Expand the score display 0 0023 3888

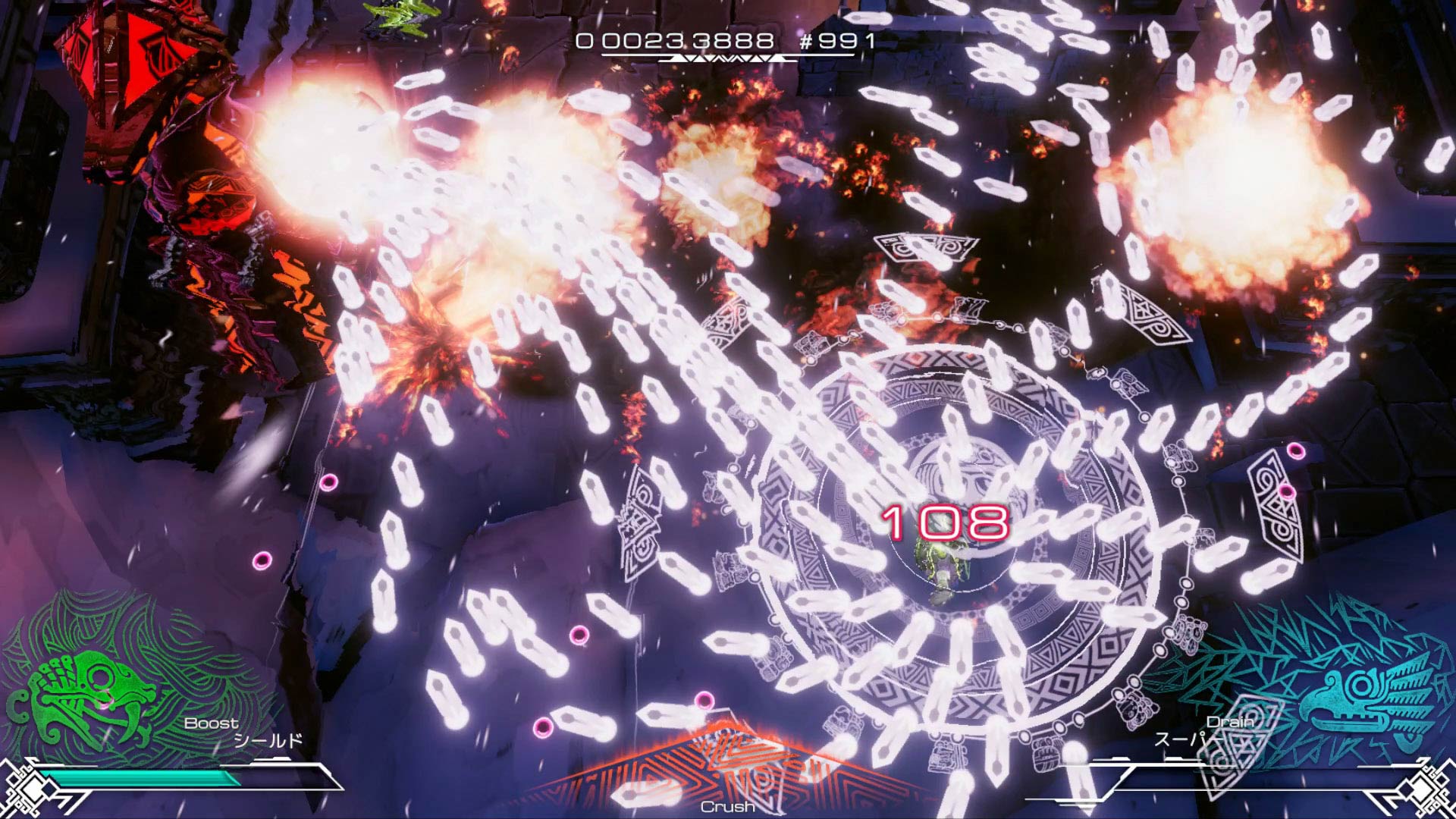675,43
